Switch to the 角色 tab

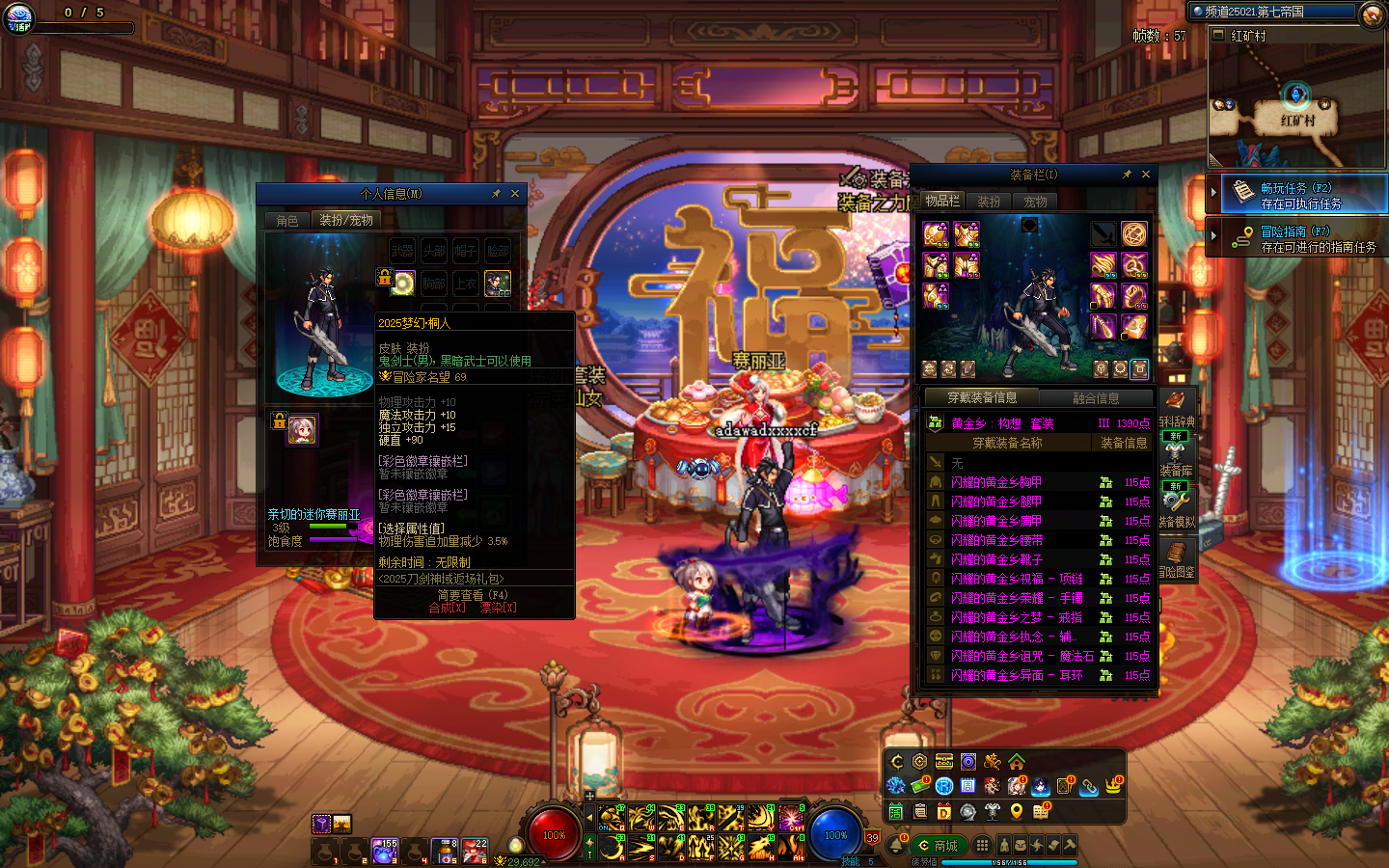click(x=287, y=221)
